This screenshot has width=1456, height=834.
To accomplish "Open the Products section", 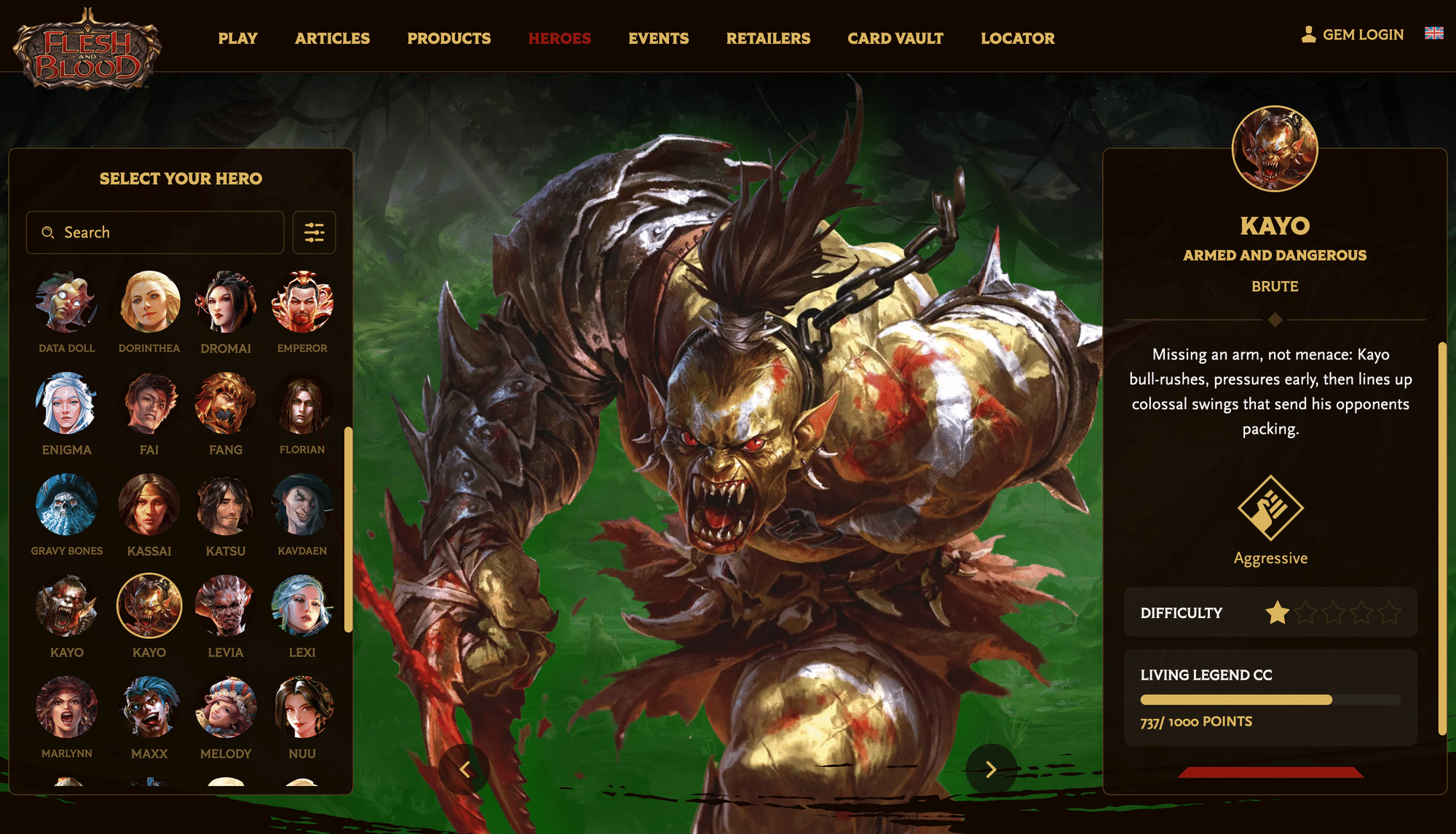I will coord(448,39).
